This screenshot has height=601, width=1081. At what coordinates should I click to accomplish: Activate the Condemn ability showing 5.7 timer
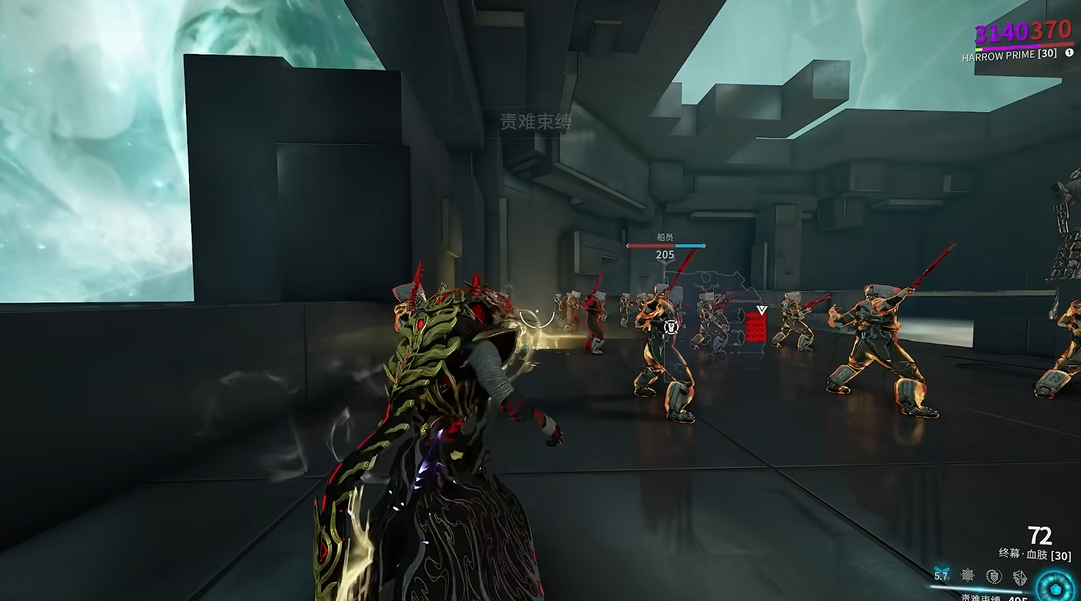[x=941, y=576]
